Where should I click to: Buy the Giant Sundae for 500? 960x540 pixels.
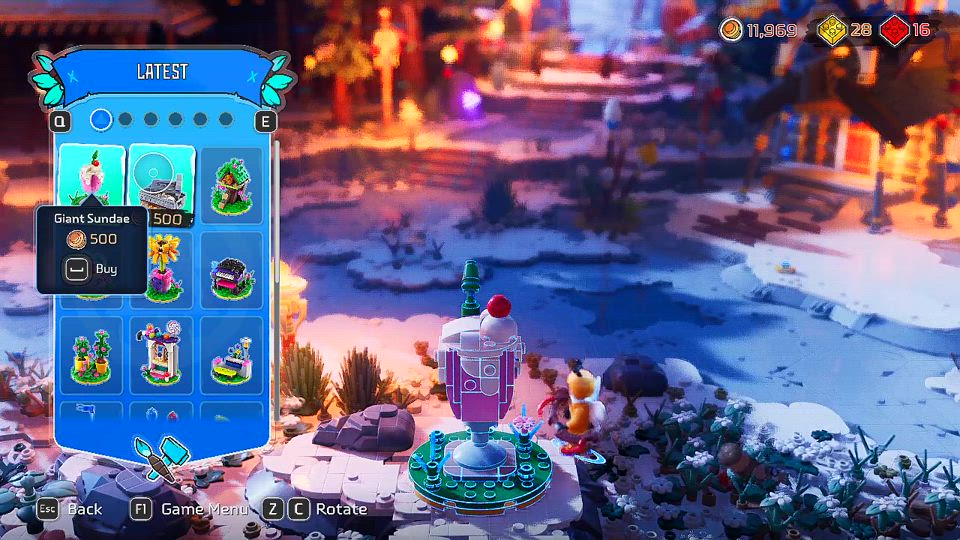point(91,269)
